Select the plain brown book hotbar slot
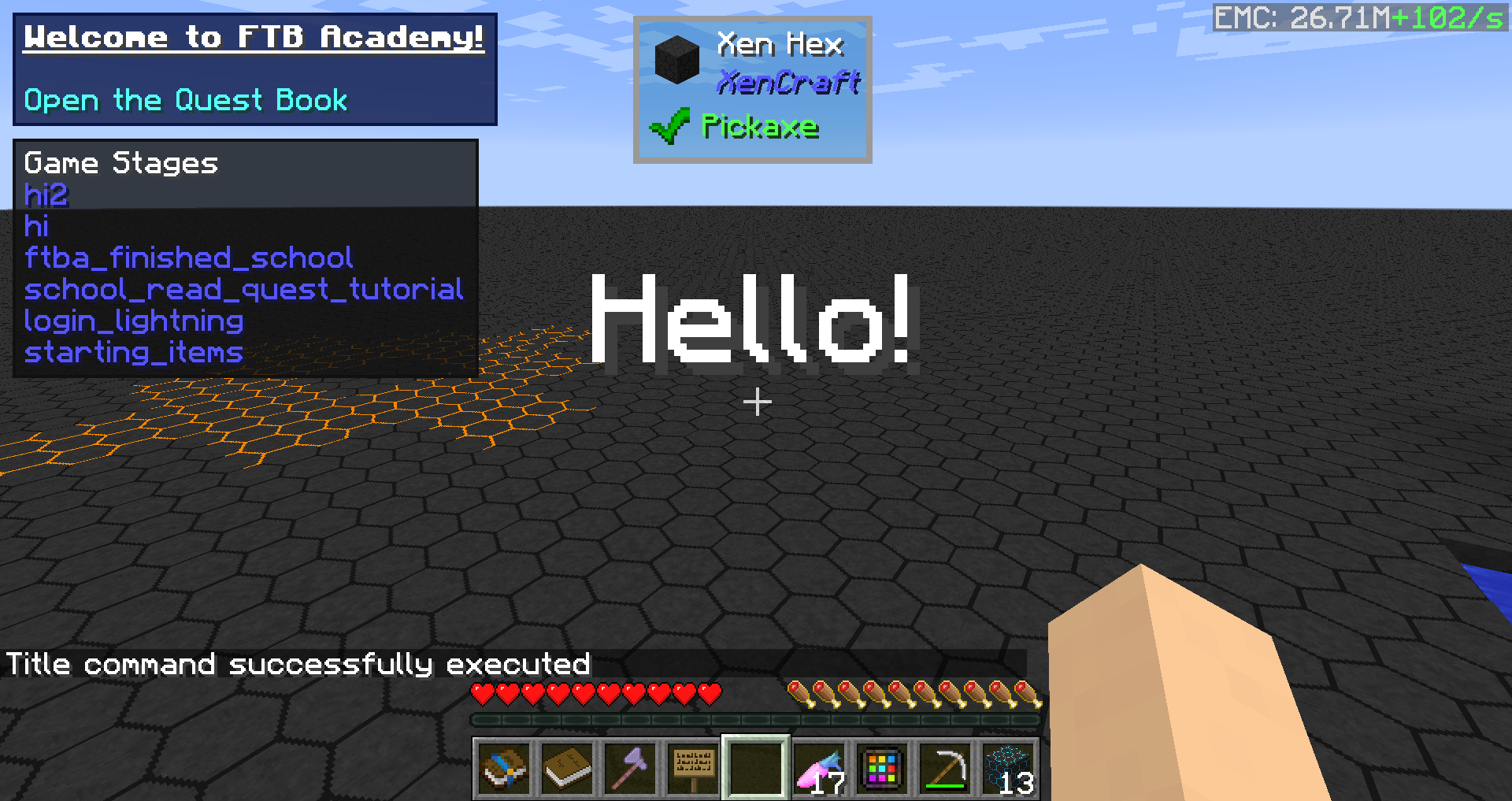Image resolution: width=1512 pixels, height=801 pixels. [567, 768]
